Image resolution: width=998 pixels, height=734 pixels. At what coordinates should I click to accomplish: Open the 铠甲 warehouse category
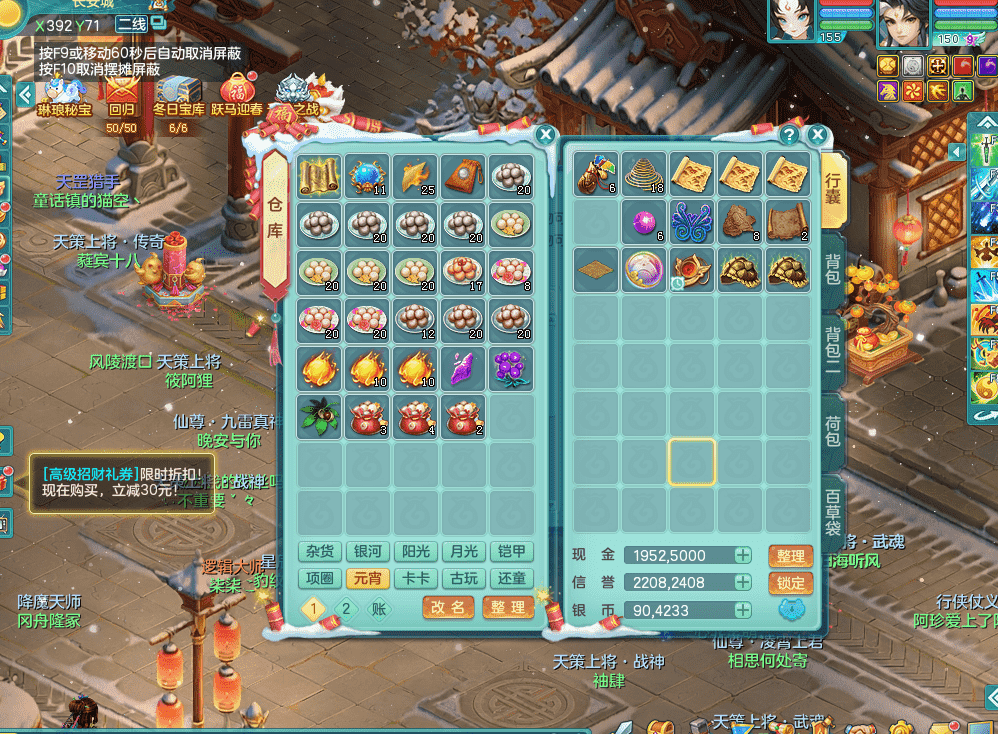point(511,552)
